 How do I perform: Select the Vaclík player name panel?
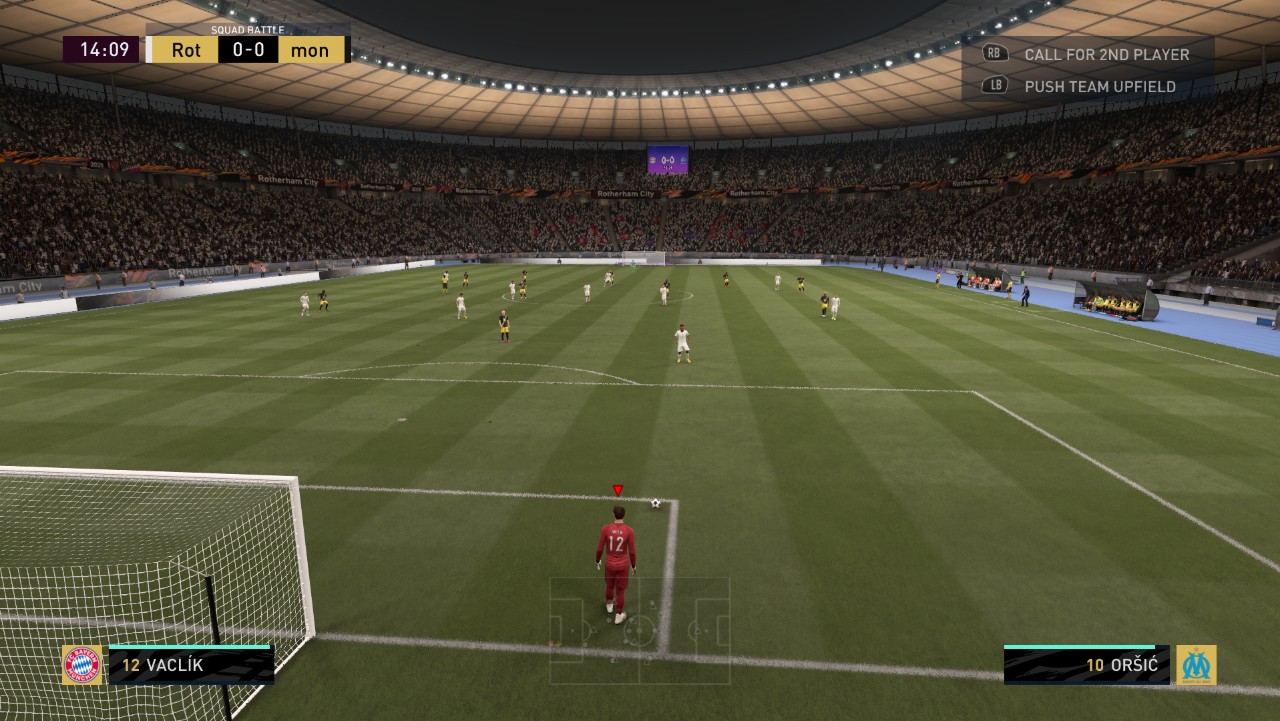[190, 665]
